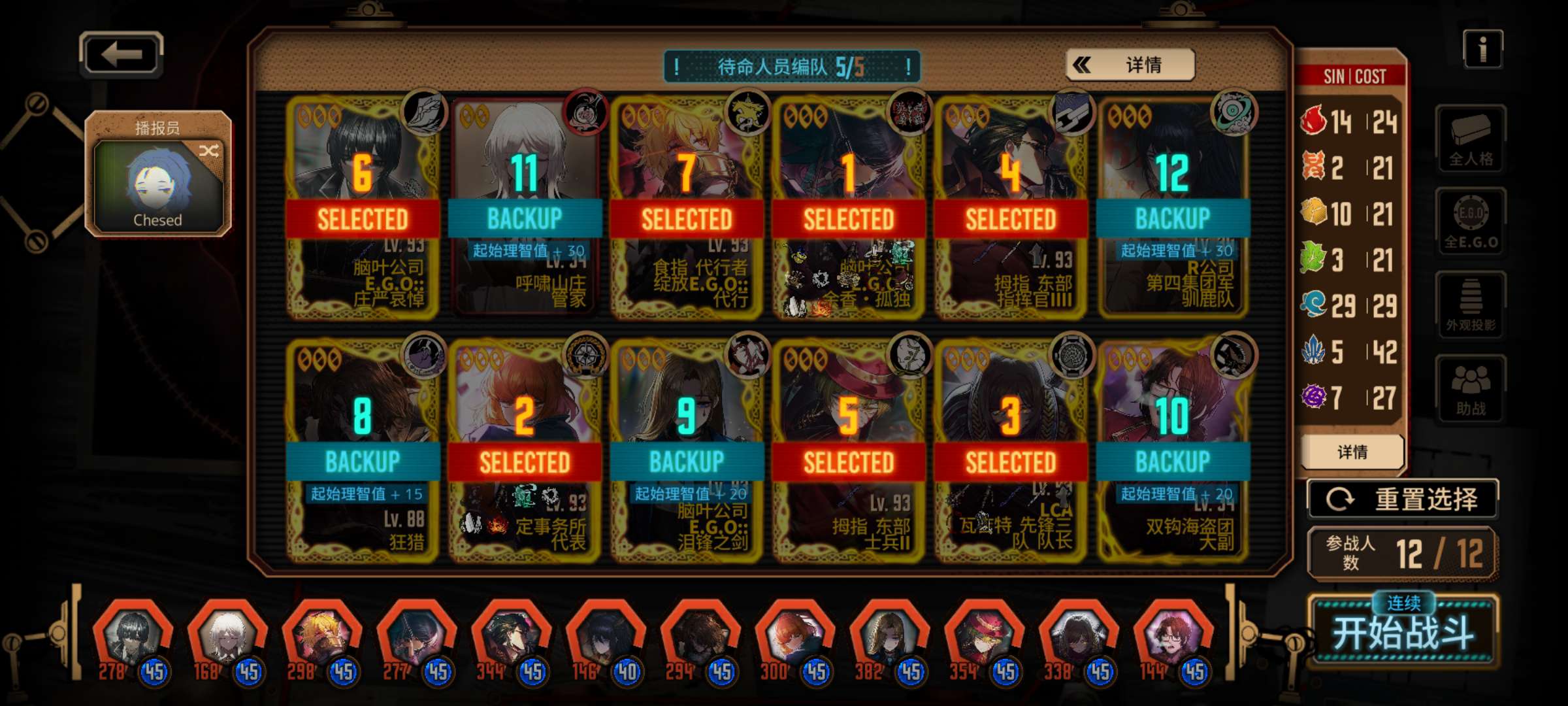Open the info button
Screen dimensions: 1568x706
point(1482,50)
